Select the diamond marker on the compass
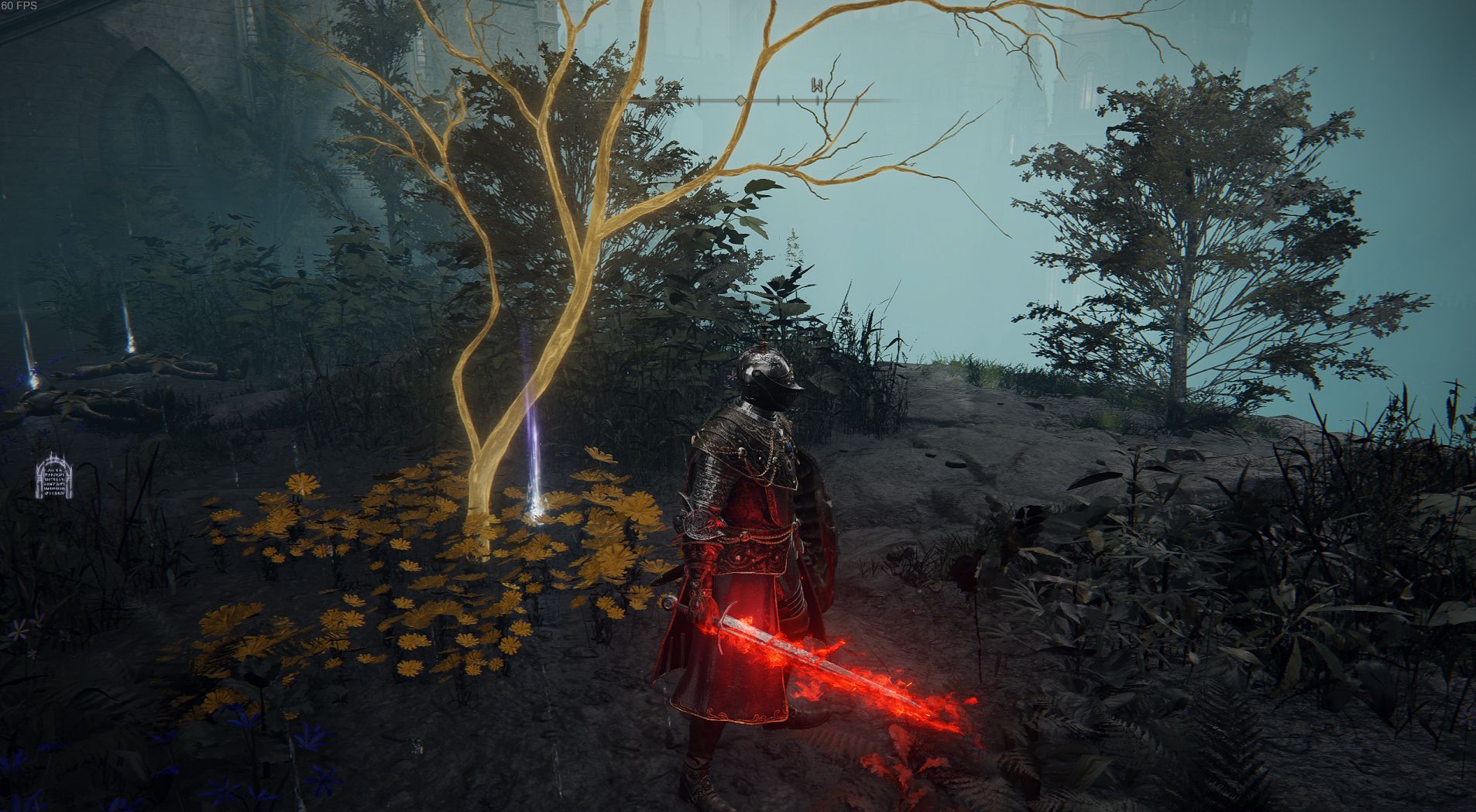The height and width of the screenshot is (812, 1476). click(741, 101)
